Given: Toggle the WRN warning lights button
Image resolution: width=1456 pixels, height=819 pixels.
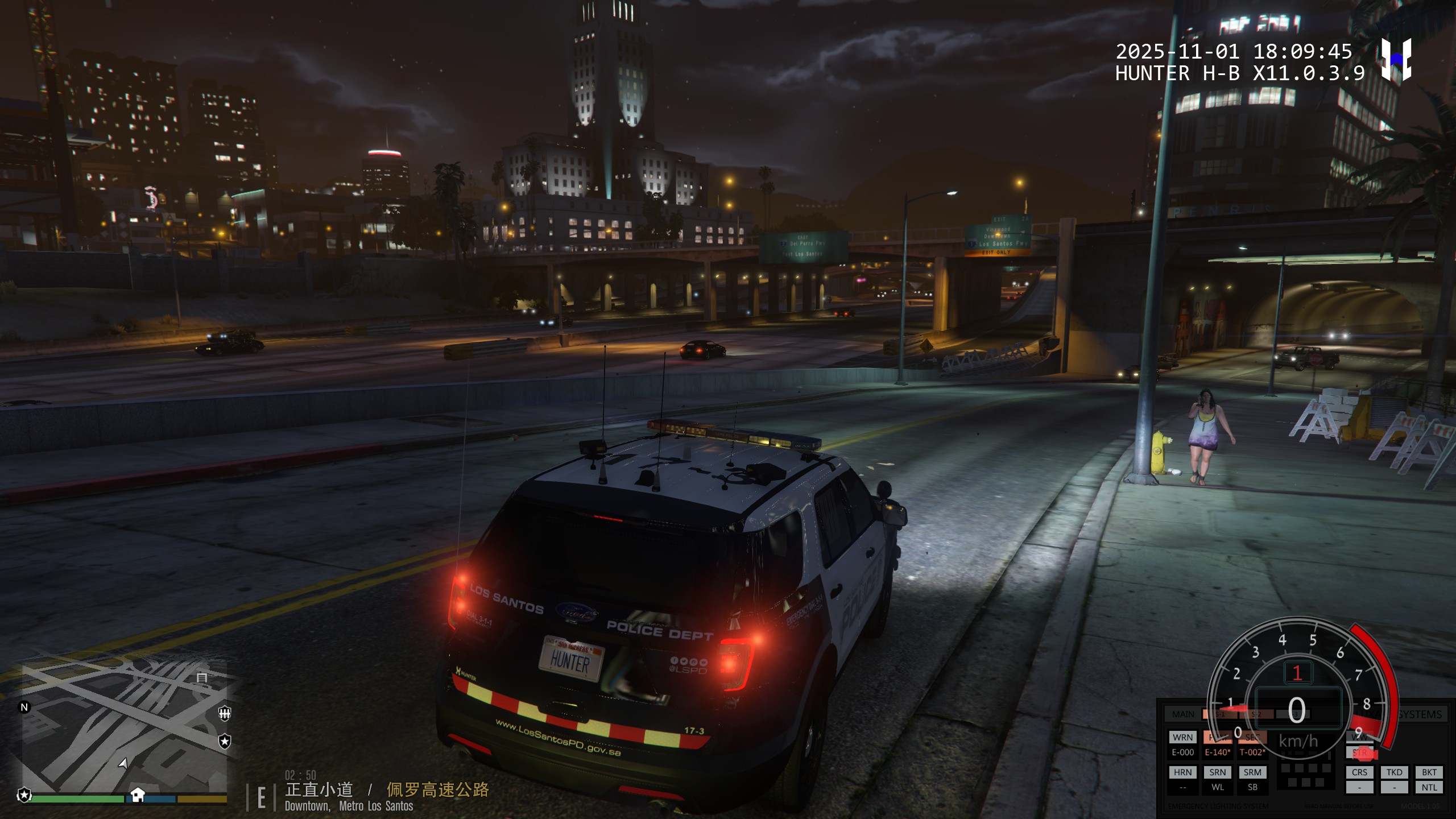Looking at the screenshot, I should pos(1182,737).
